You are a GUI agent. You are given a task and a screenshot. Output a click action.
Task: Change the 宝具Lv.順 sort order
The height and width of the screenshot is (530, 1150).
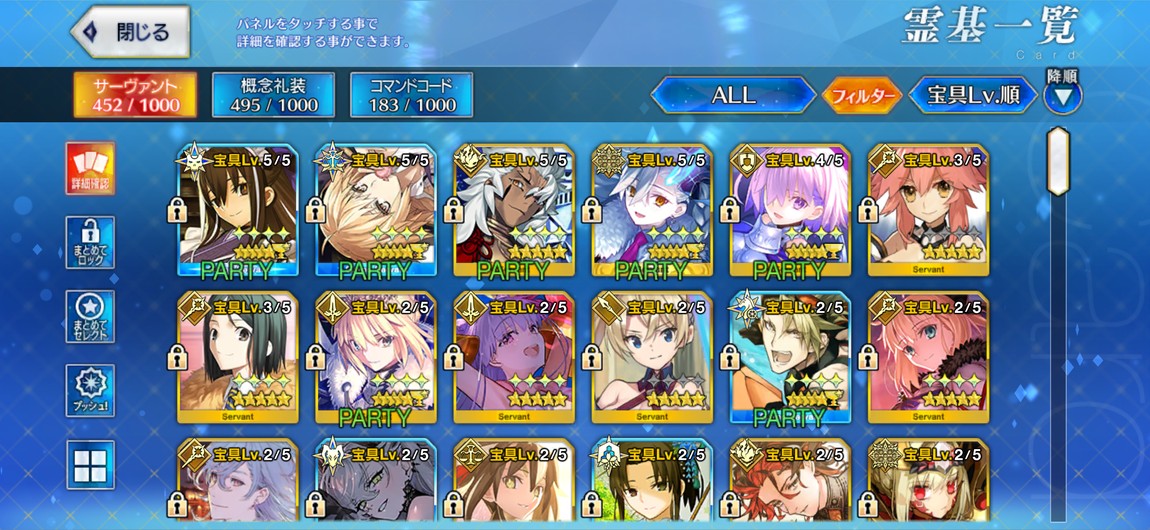coord(972,96)
